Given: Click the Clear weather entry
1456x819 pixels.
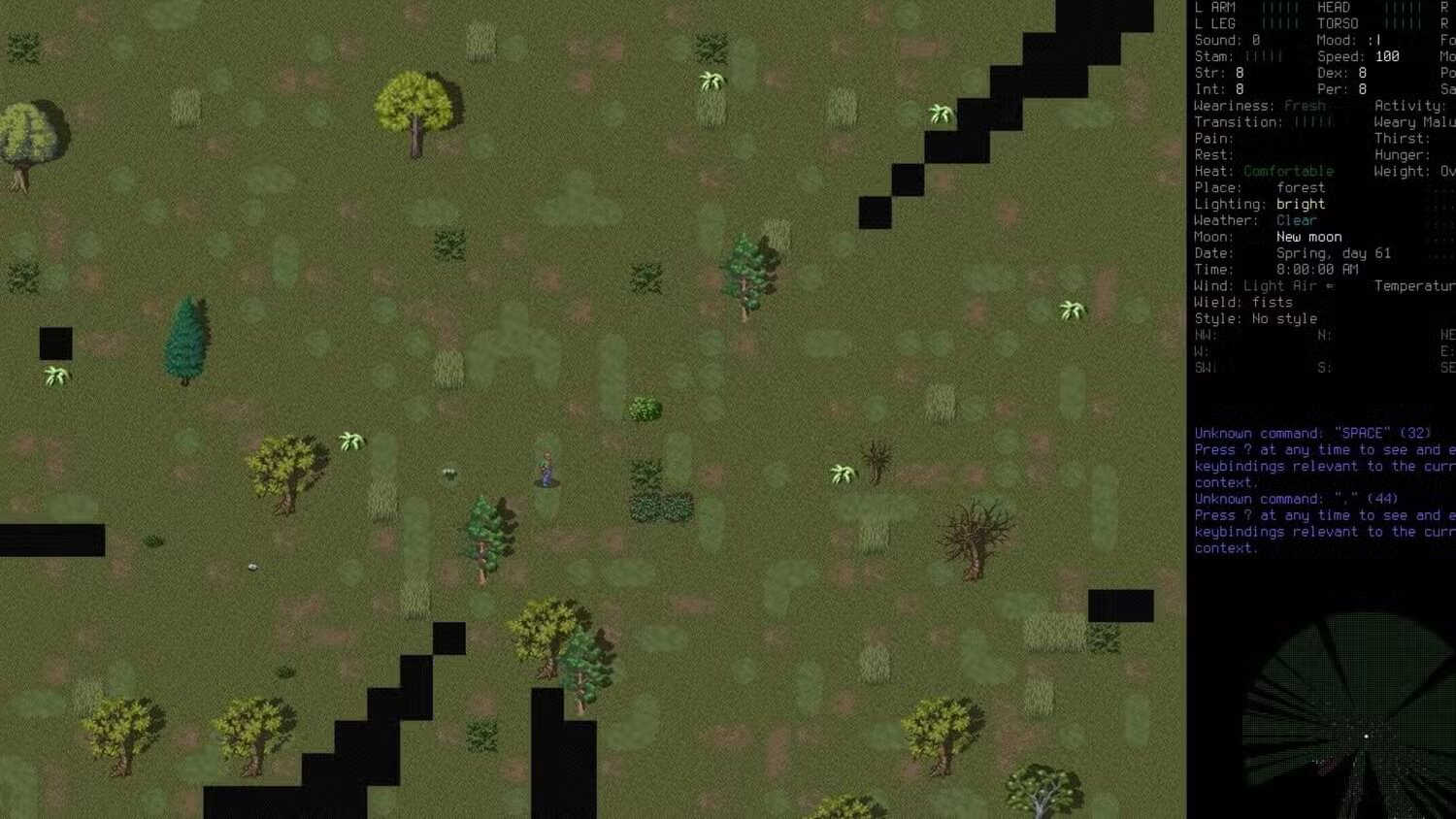Looking at the screenshot, I should 1299,220.
